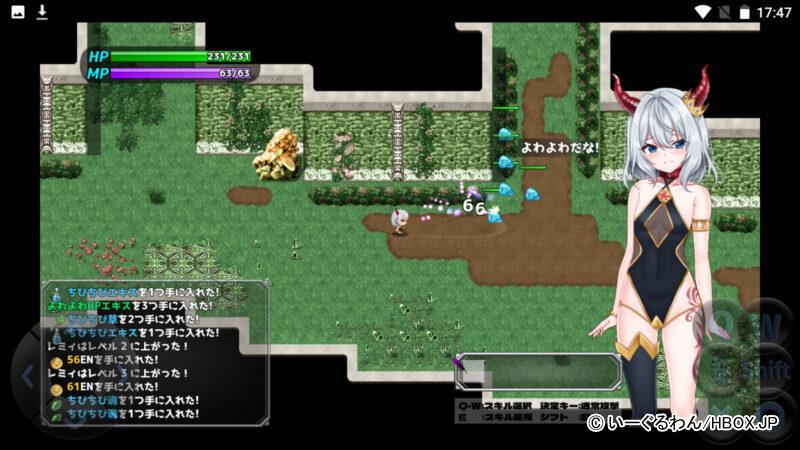Image resolution: width=800 pixels, height=450 pixels.
Task: Open the Android download notification icon
Action: (42, 12)
